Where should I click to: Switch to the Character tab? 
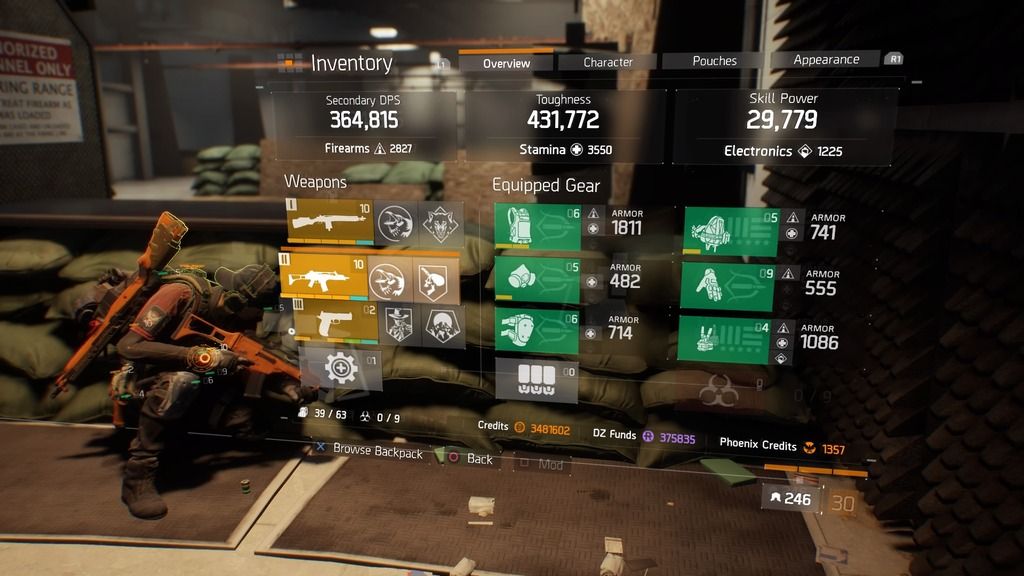coord(608,62)
